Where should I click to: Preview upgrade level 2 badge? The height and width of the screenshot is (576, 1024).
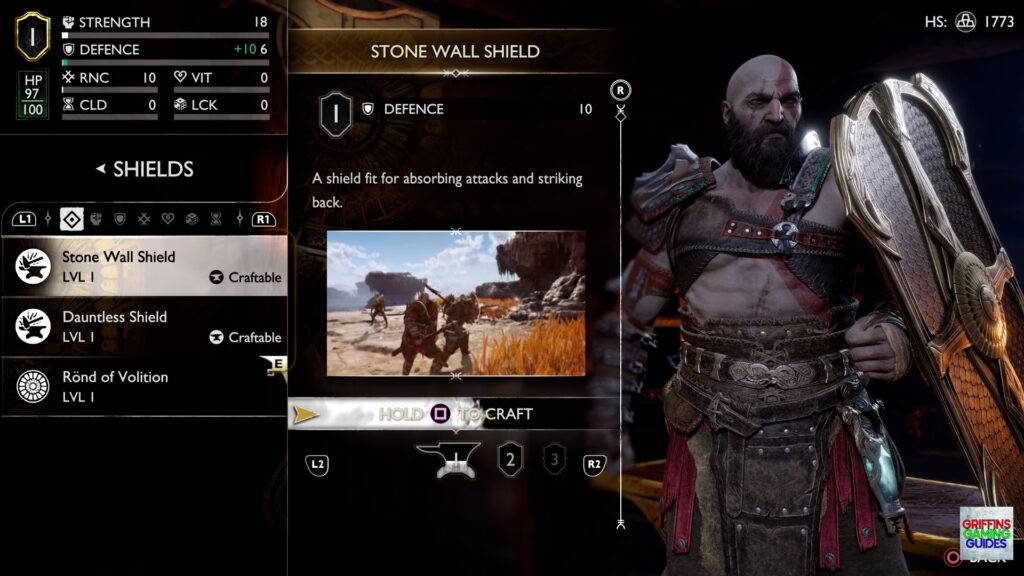click(511, 461)
